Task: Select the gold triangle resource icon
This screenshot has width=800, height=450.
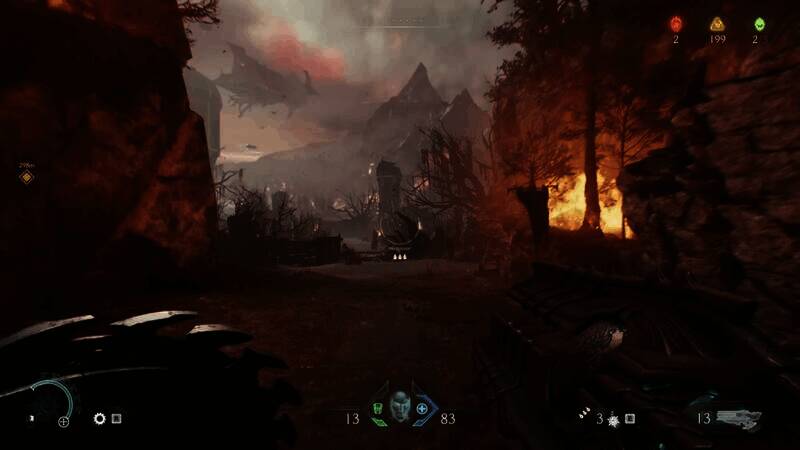Action: click(717, 24)
